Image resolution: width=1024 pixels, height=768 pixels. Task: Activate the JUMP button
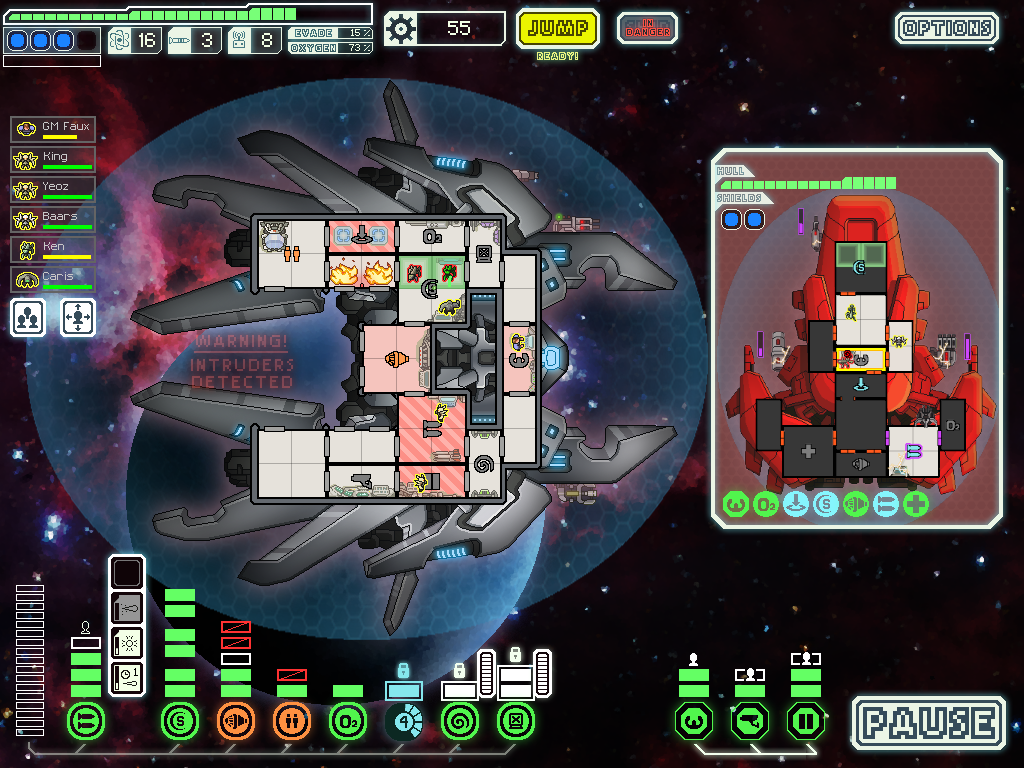coord(558,29)
